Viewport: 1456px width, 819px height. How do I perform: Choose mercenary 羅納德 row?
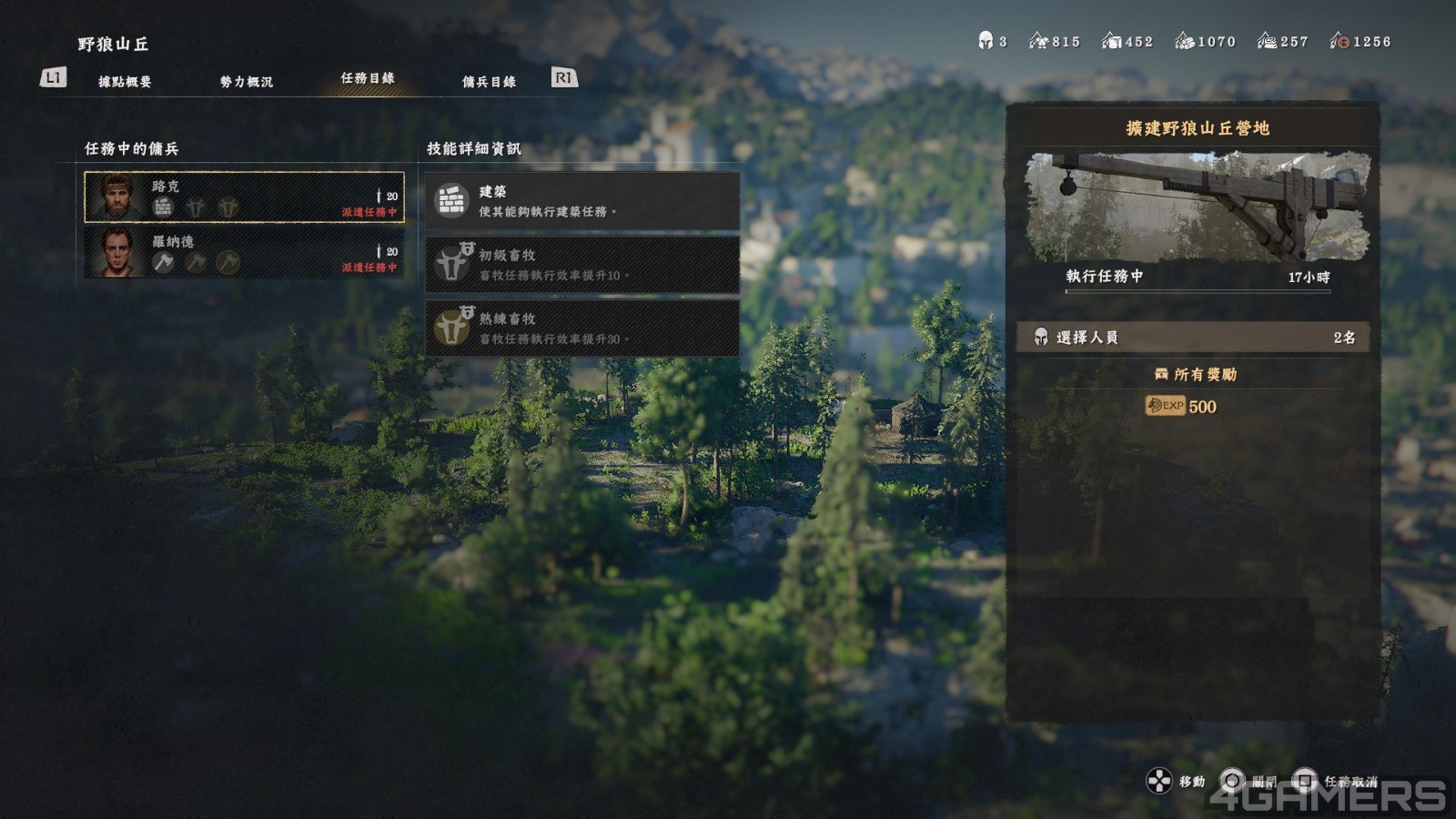pyautogui.click(x=244, y=252)
